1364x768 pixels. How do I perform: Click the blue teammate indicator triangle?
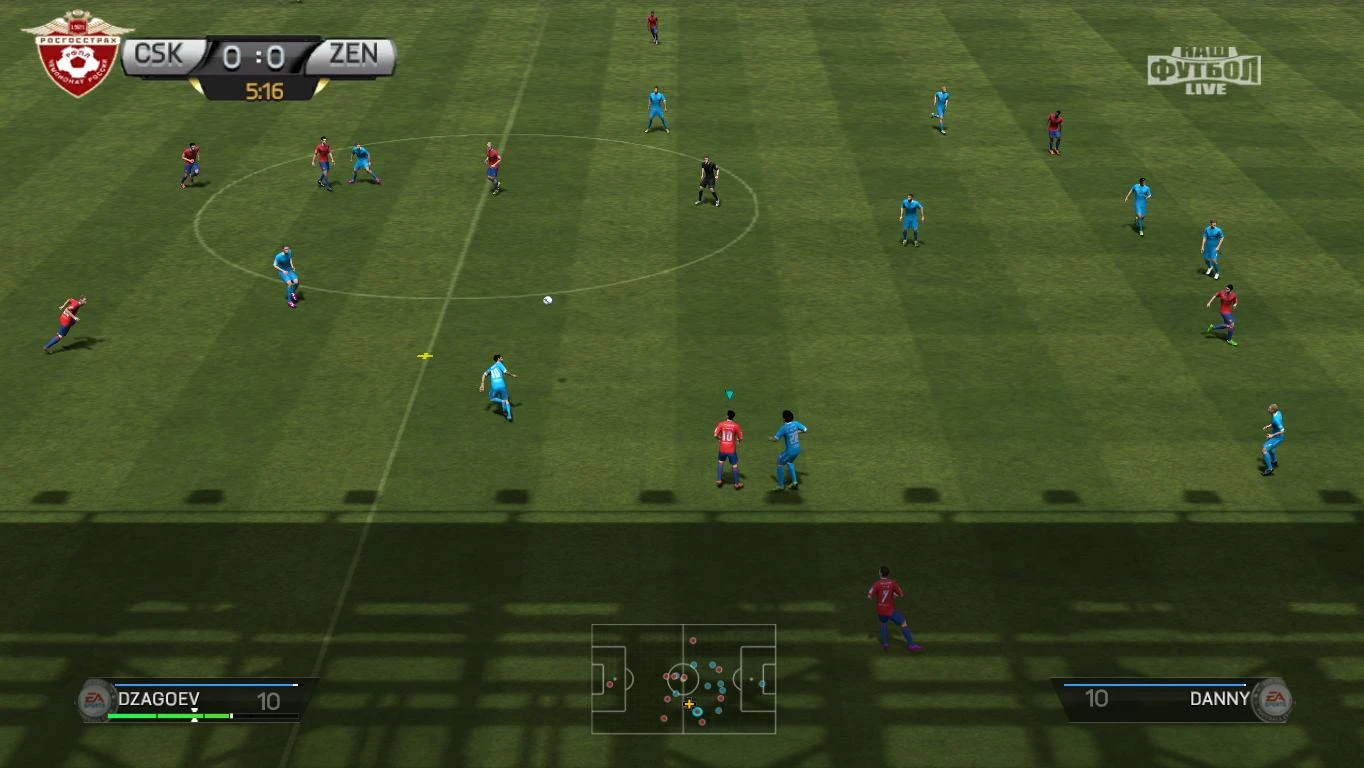(730, 394)
